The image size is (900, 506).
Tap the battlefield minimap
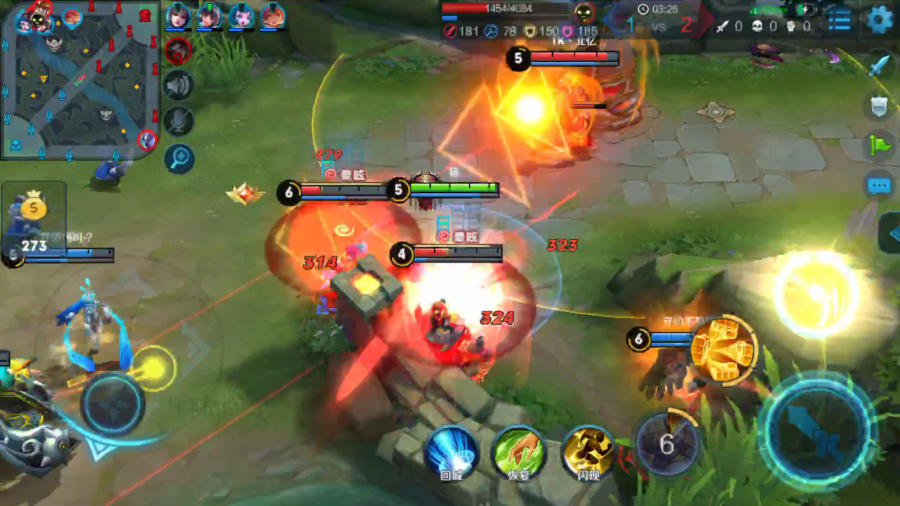(80, 78)
